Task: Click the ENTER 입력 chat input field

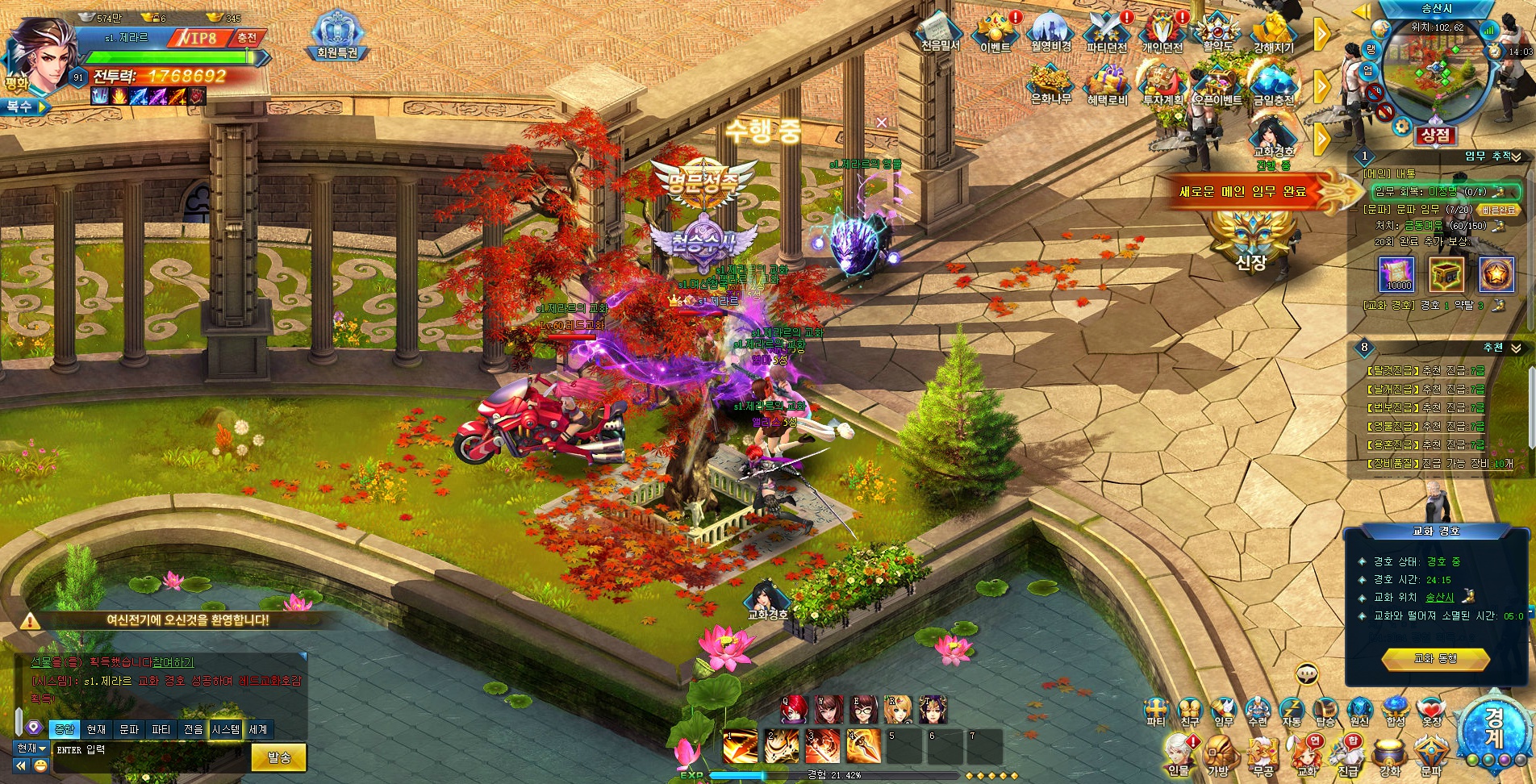Action: 145,751
